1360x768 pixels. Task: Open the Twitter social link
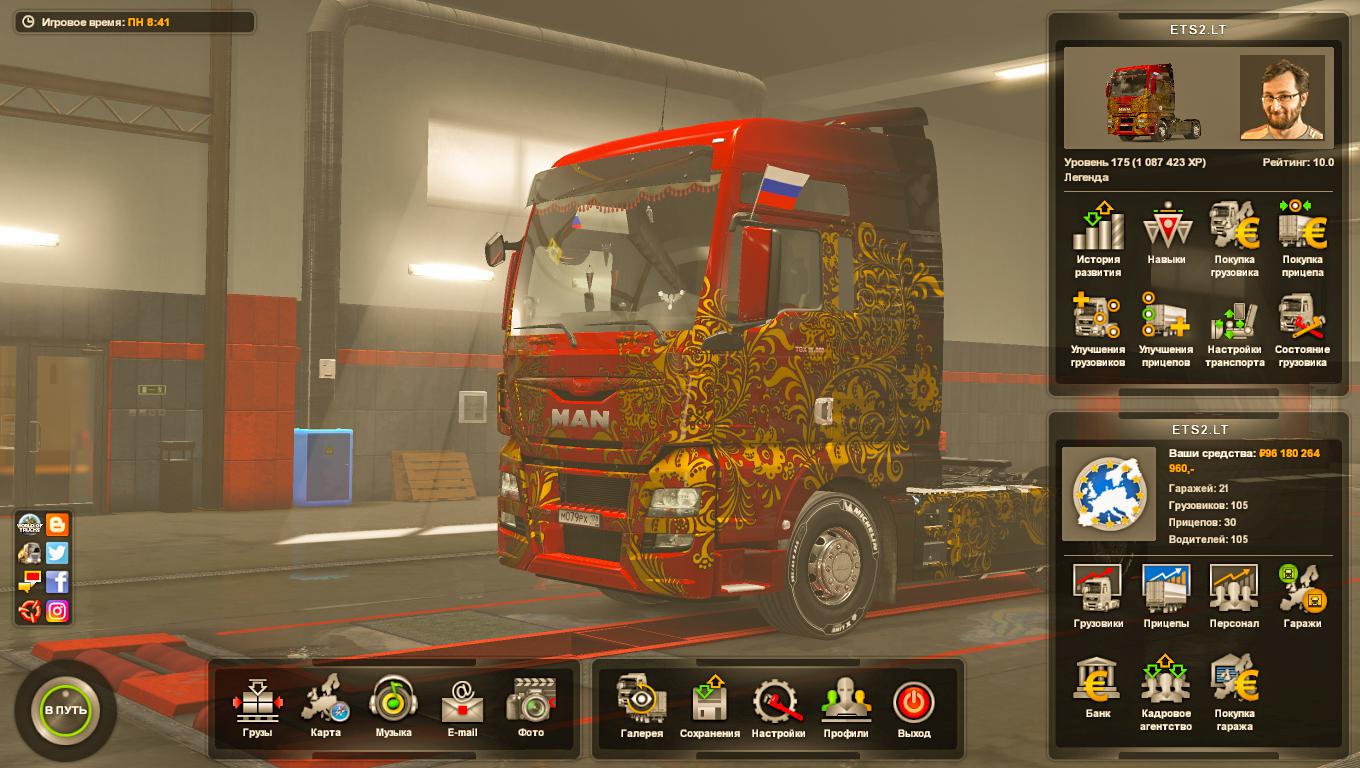coord(57,553)
